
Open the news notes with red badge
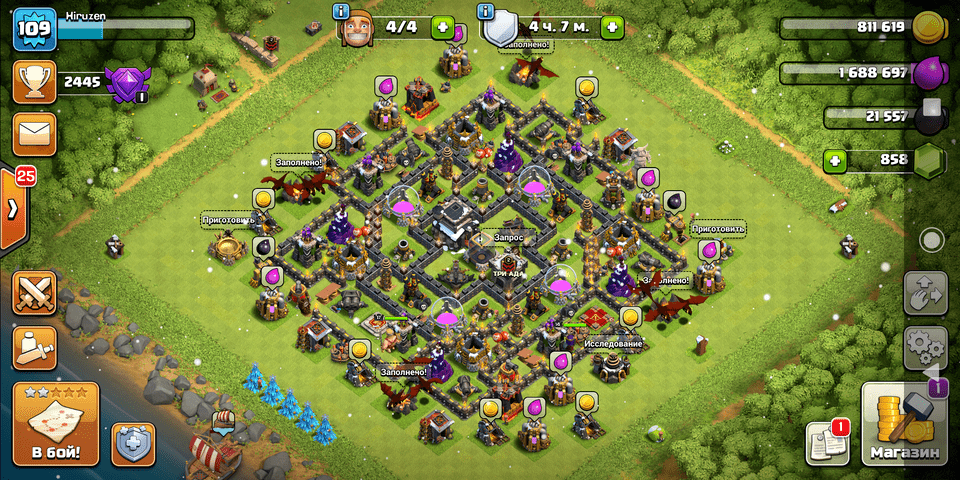click(x=827, y=443)
